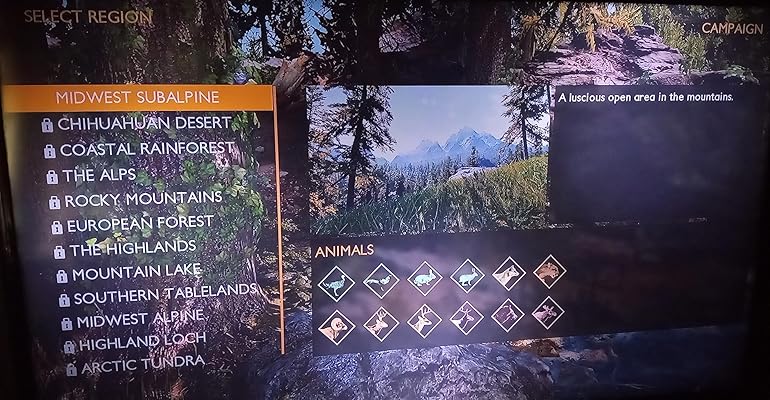This screenshot has width=770, height=400.
Task: Pick the Midwest Alpine region
Action: [x=140, y=318]
